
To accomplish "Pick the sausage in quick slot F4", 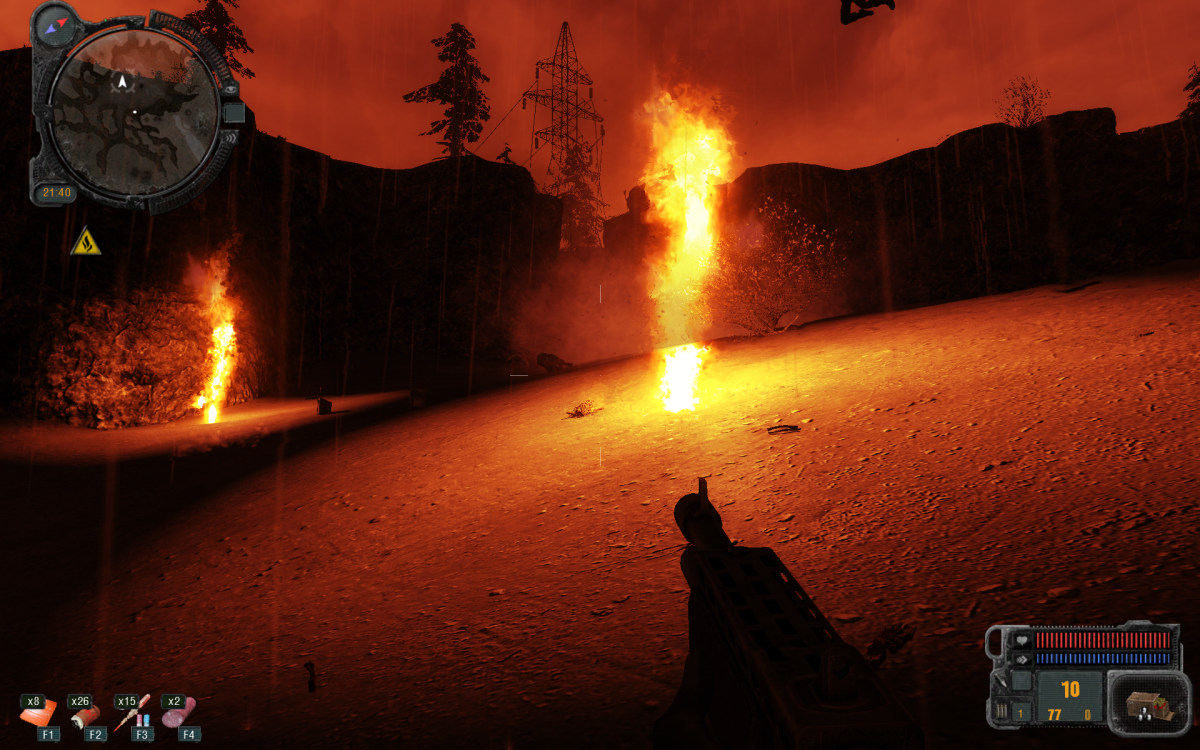I will 178,711.
